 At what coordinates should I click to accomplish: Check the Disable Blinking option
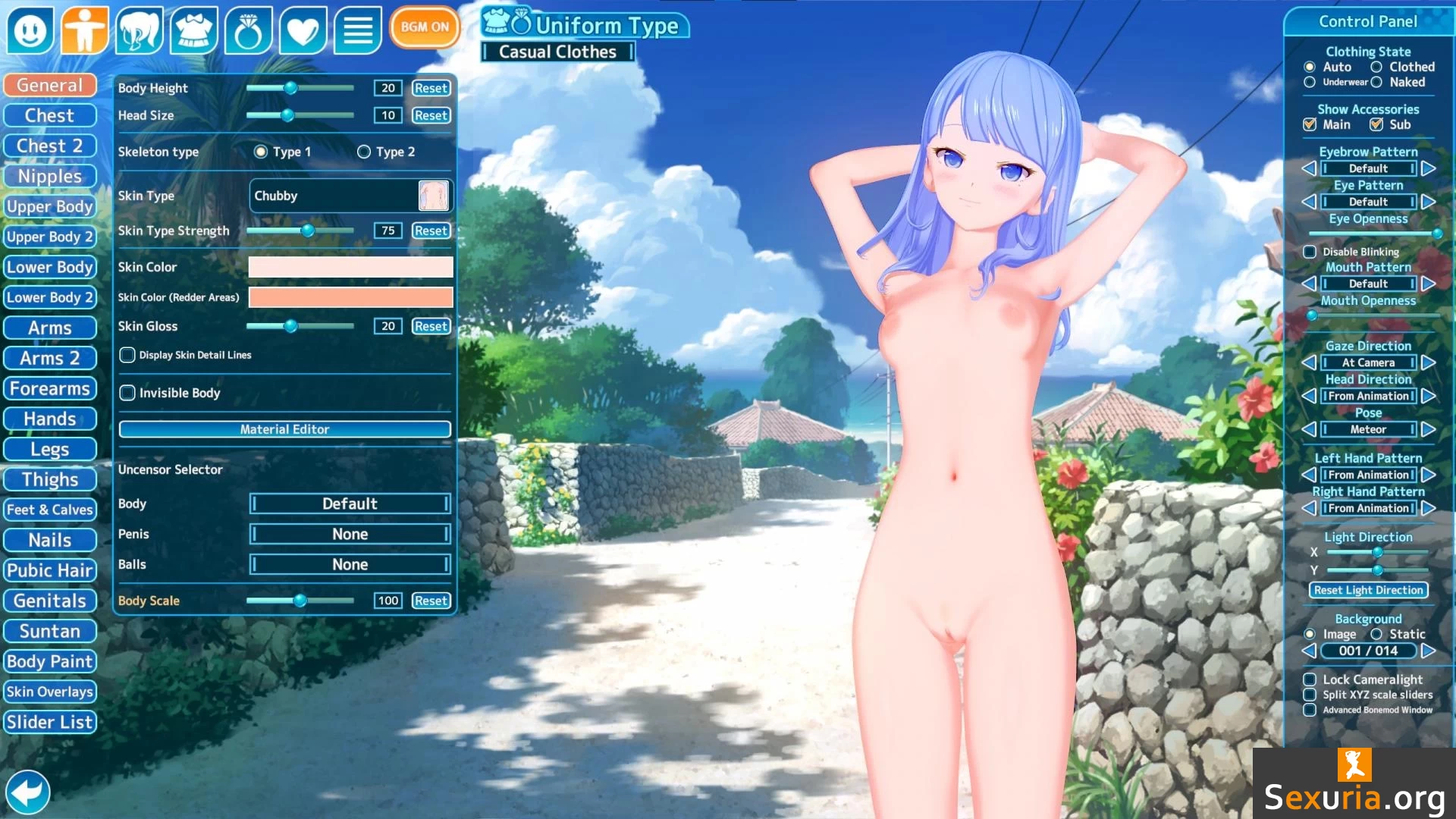[x=1310, y=252]
